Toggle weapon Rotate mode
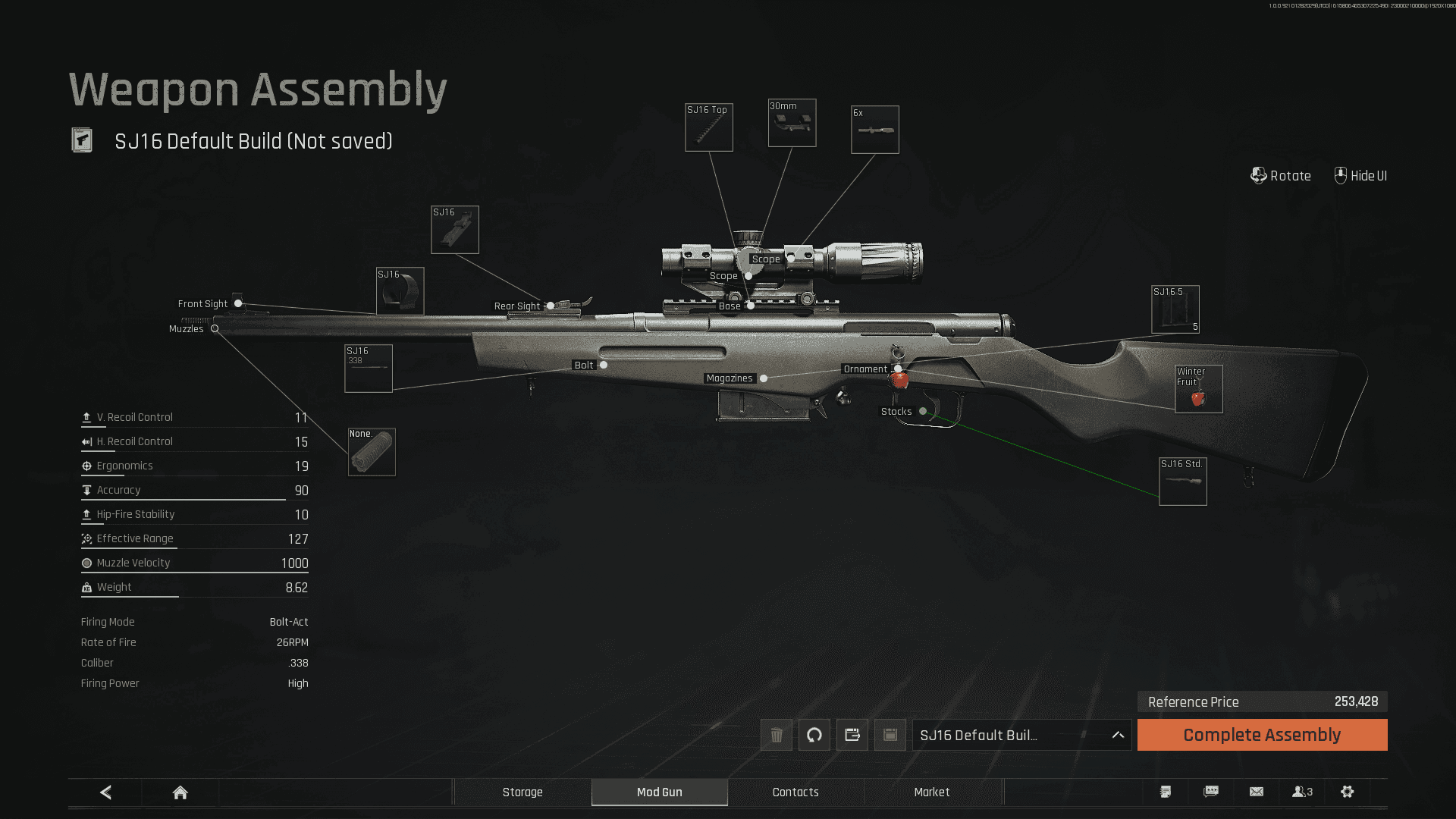 (x=1281, y=175)
